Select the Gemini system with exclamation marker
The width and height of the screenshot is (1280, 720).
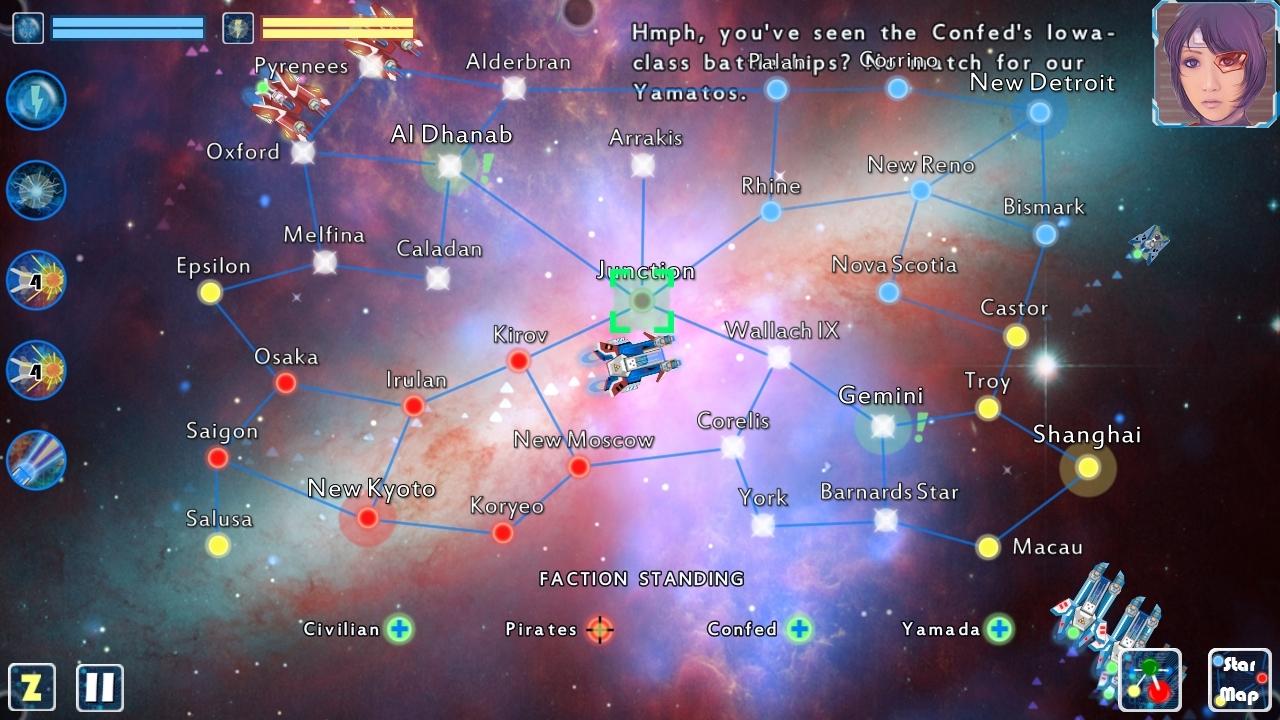click(881, 427)
